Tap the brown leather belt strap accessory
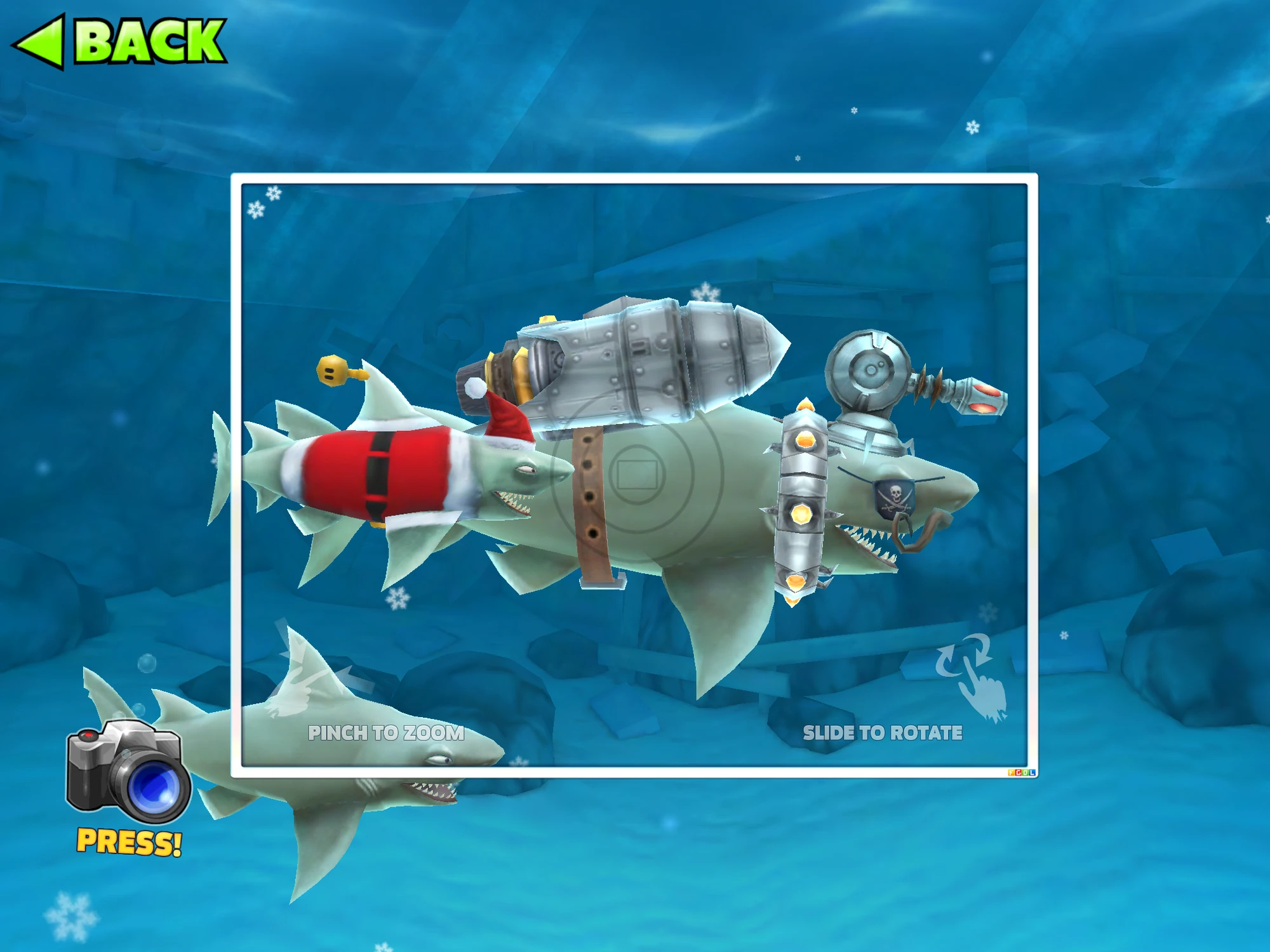 (x=591, y=501)
